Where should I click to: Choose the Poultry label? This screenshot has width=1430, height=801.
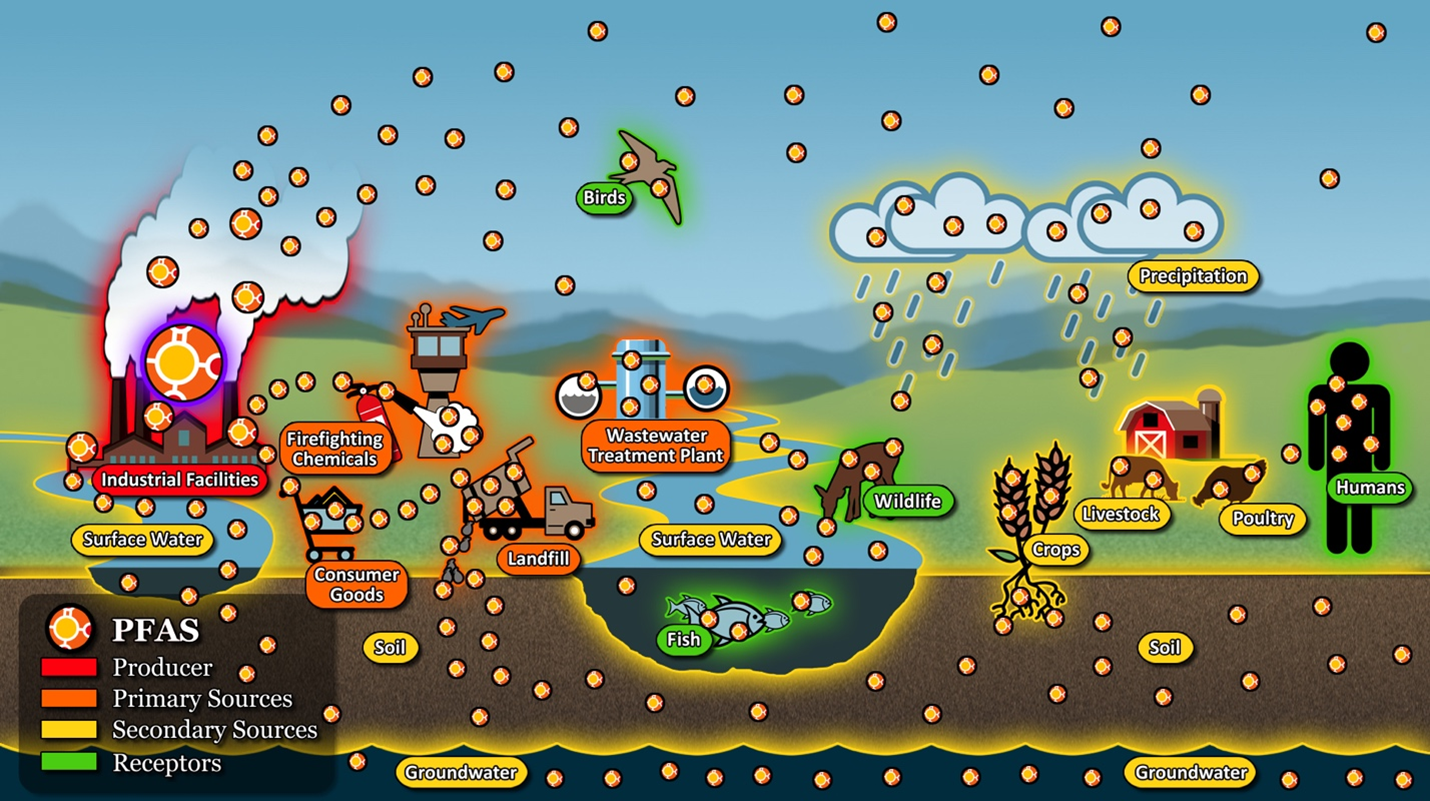(x=1263, y=519)
